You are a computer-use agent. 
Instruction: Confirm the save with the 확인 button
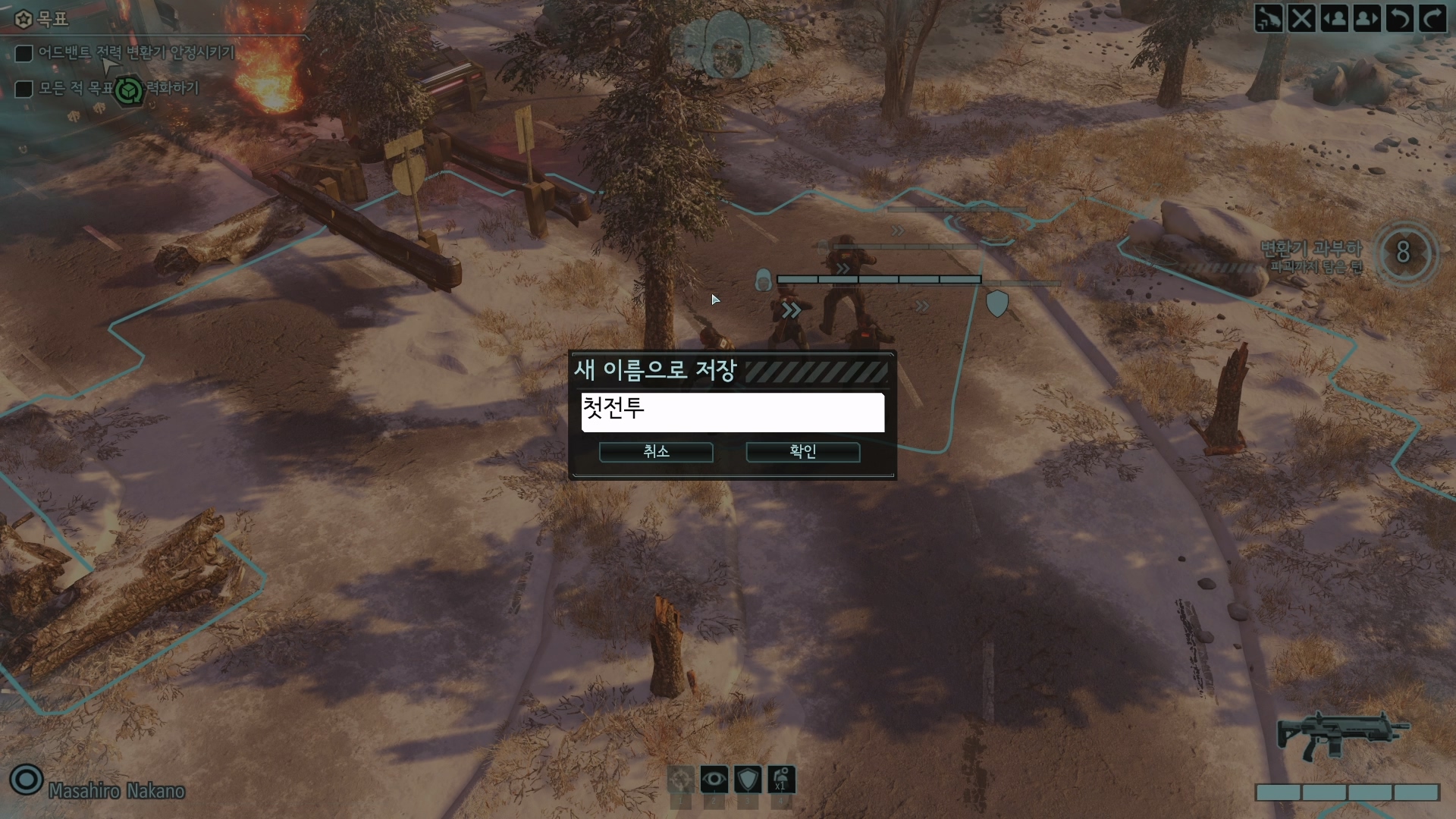pos(802,452)
